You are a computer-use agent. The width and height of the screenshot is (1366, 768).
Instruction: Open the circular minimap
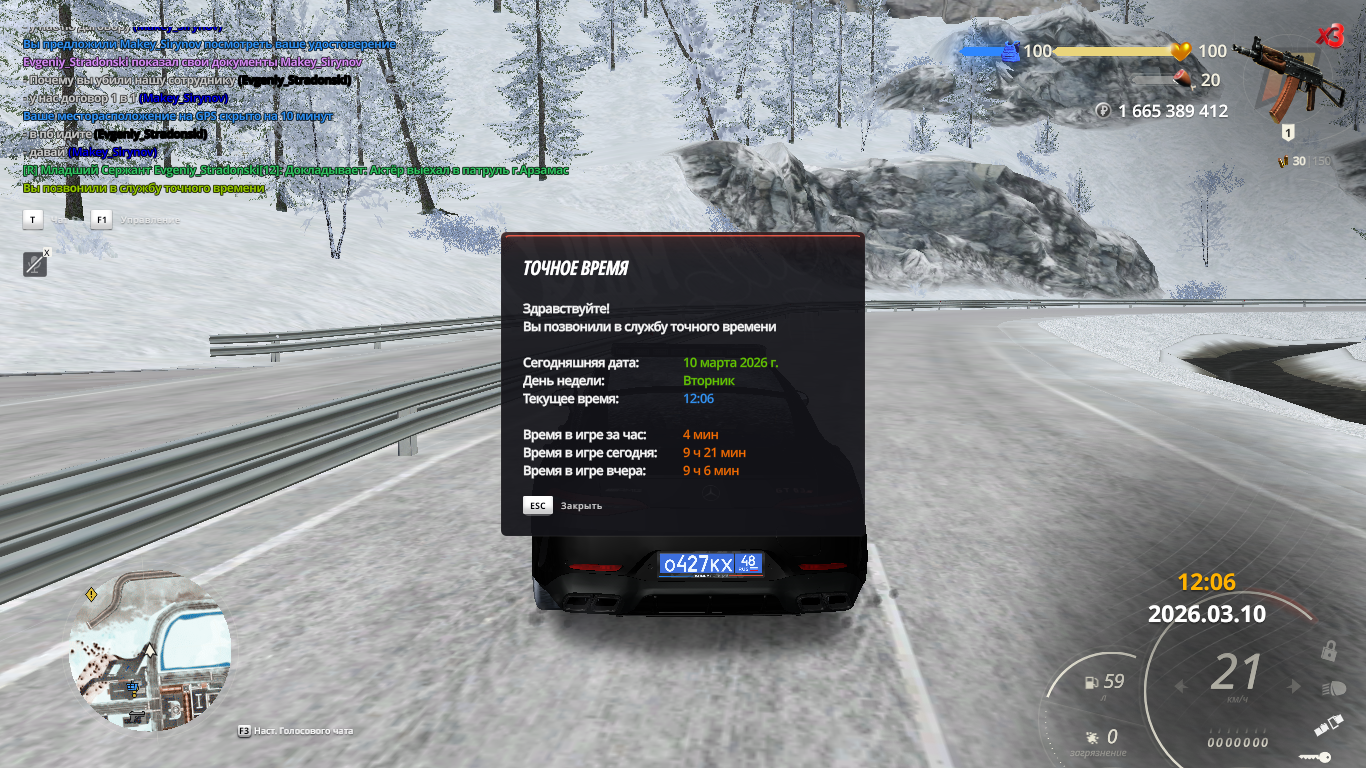pyautogui.click(x=150, y=650)
